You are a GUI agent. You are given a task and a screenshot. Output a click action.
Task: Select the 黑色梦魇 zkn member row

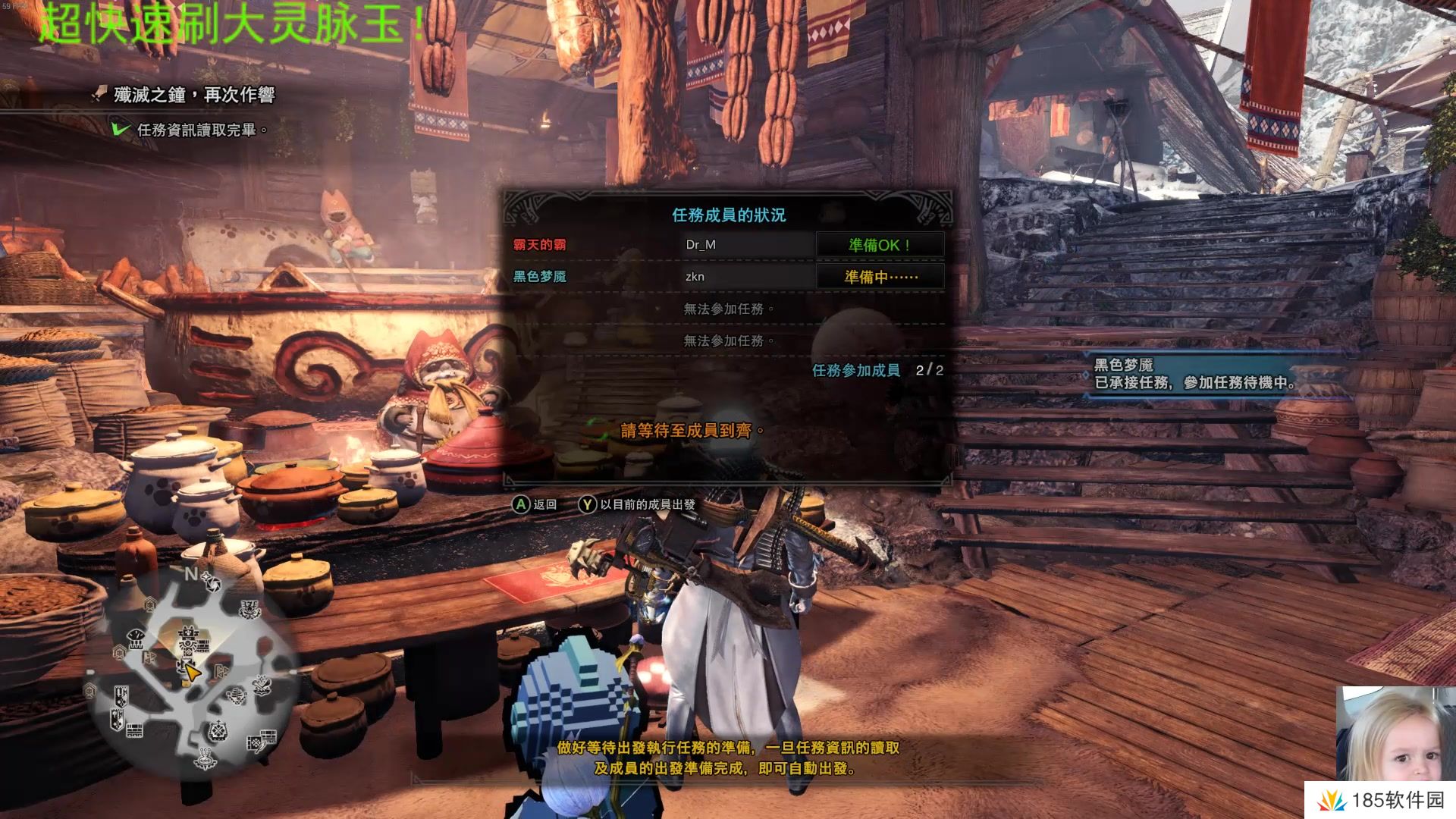(x=660, y=277)
